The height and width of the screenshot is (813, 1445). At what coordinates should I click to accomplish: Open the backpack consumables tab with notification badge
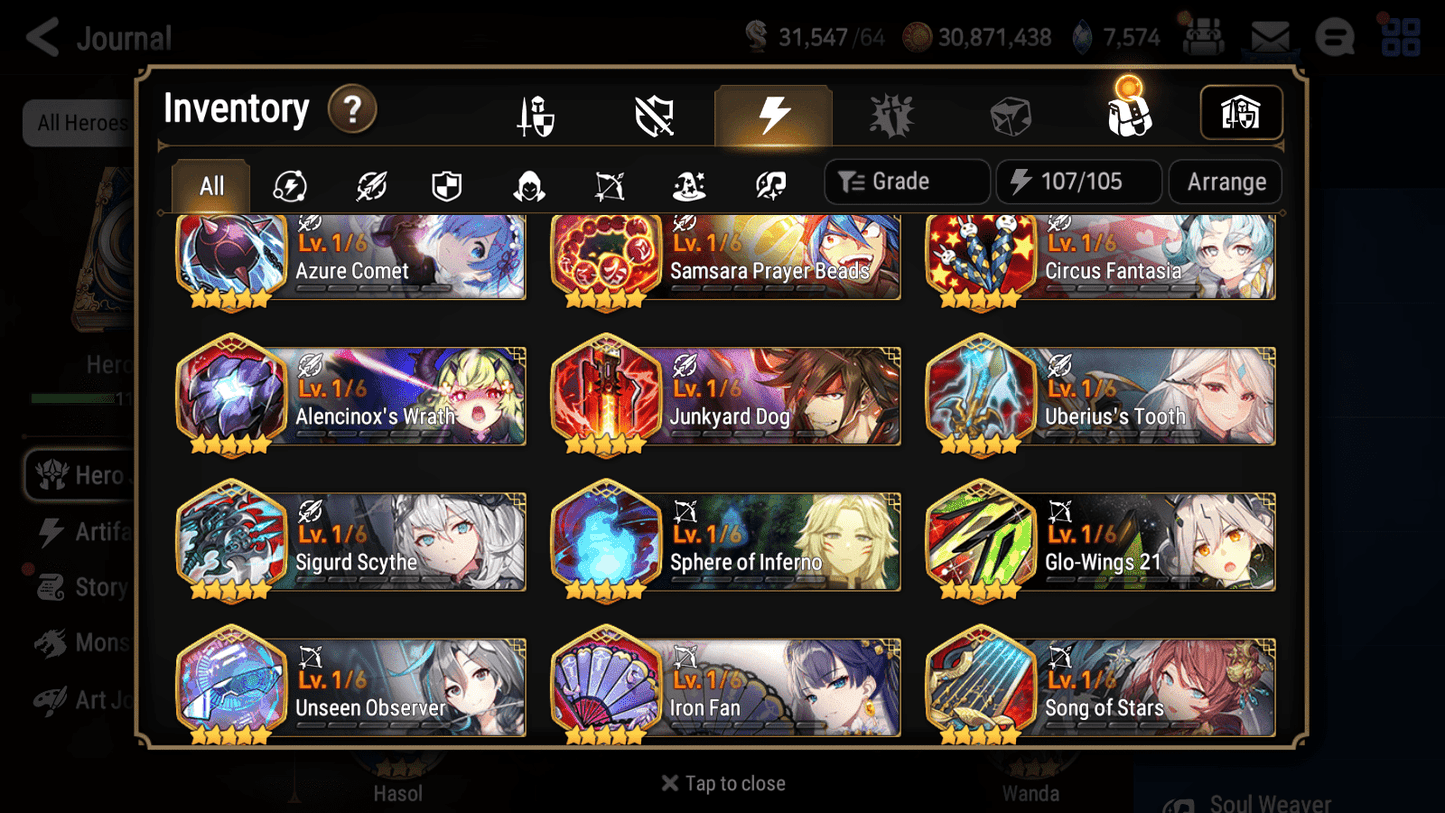point(1128,113)
